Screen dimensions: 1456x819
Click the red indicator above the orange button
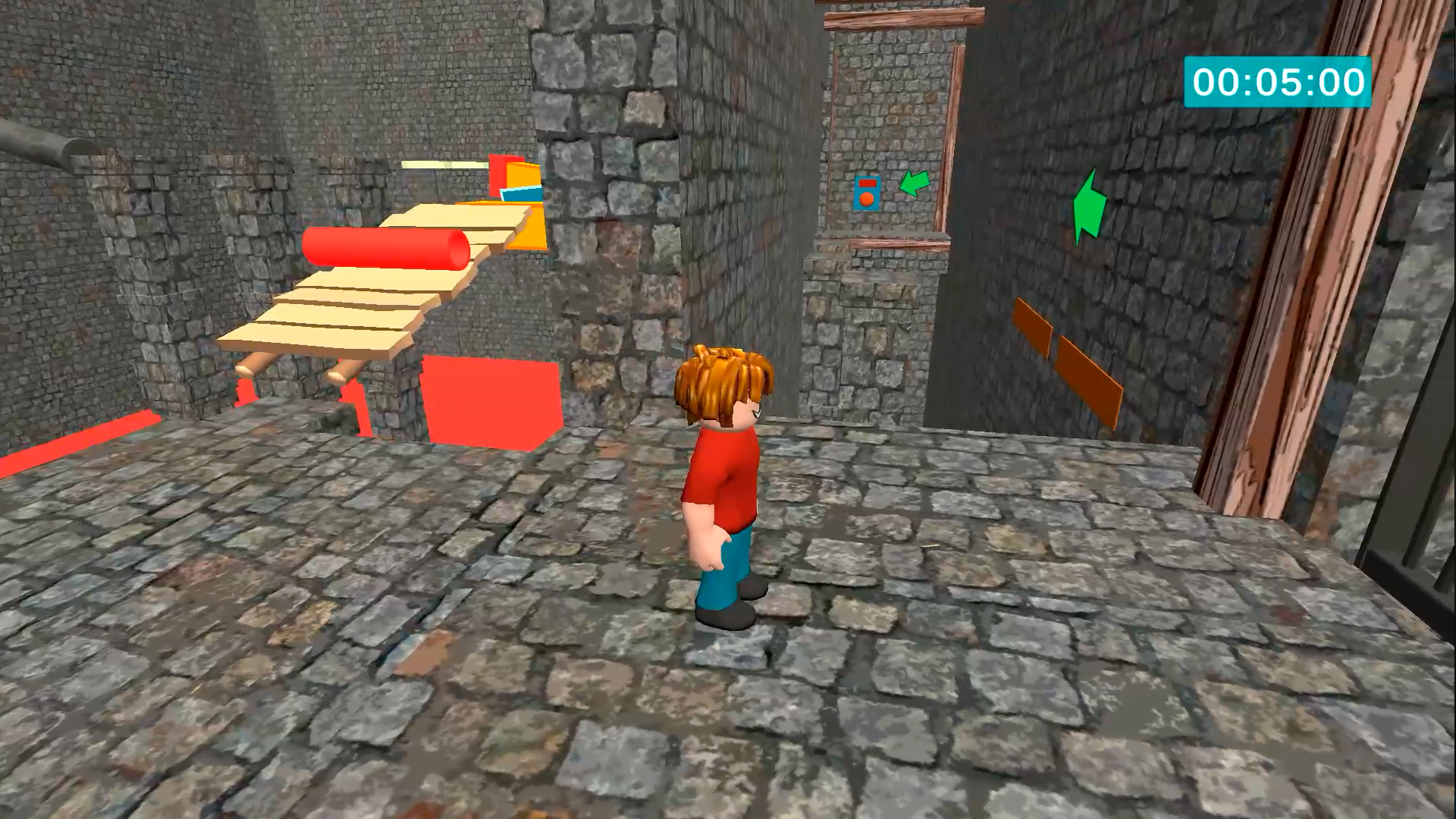click(868, 183)
